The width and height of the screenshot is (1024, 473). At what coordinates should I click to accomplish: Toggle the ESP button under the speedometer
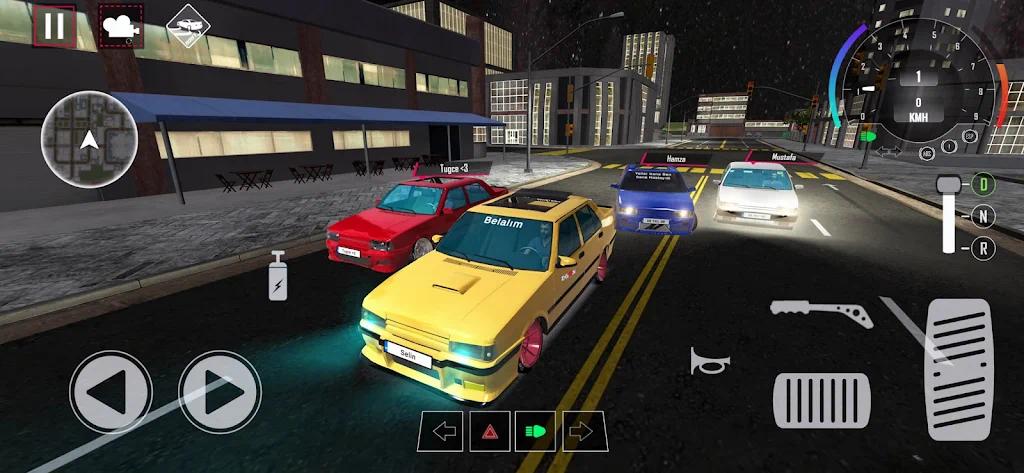[969, 136]
